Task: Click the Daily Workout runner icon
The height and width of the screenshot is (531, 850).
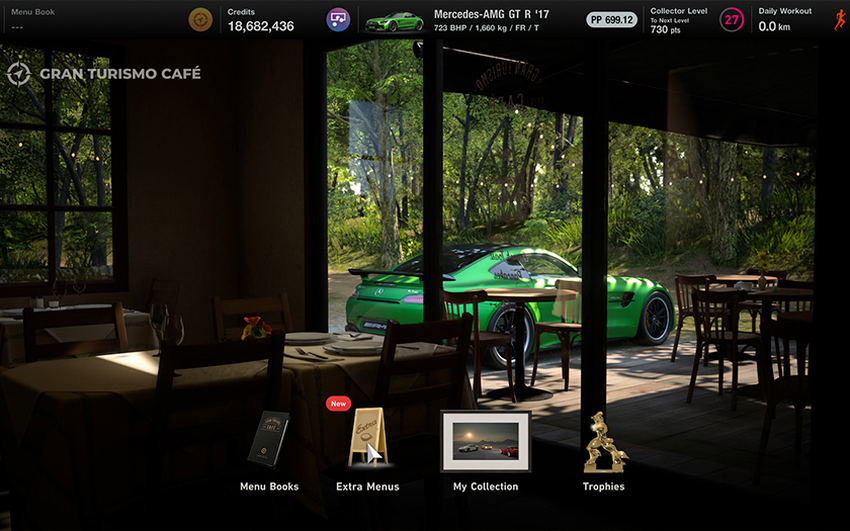Action: click(x=838, y=19)
